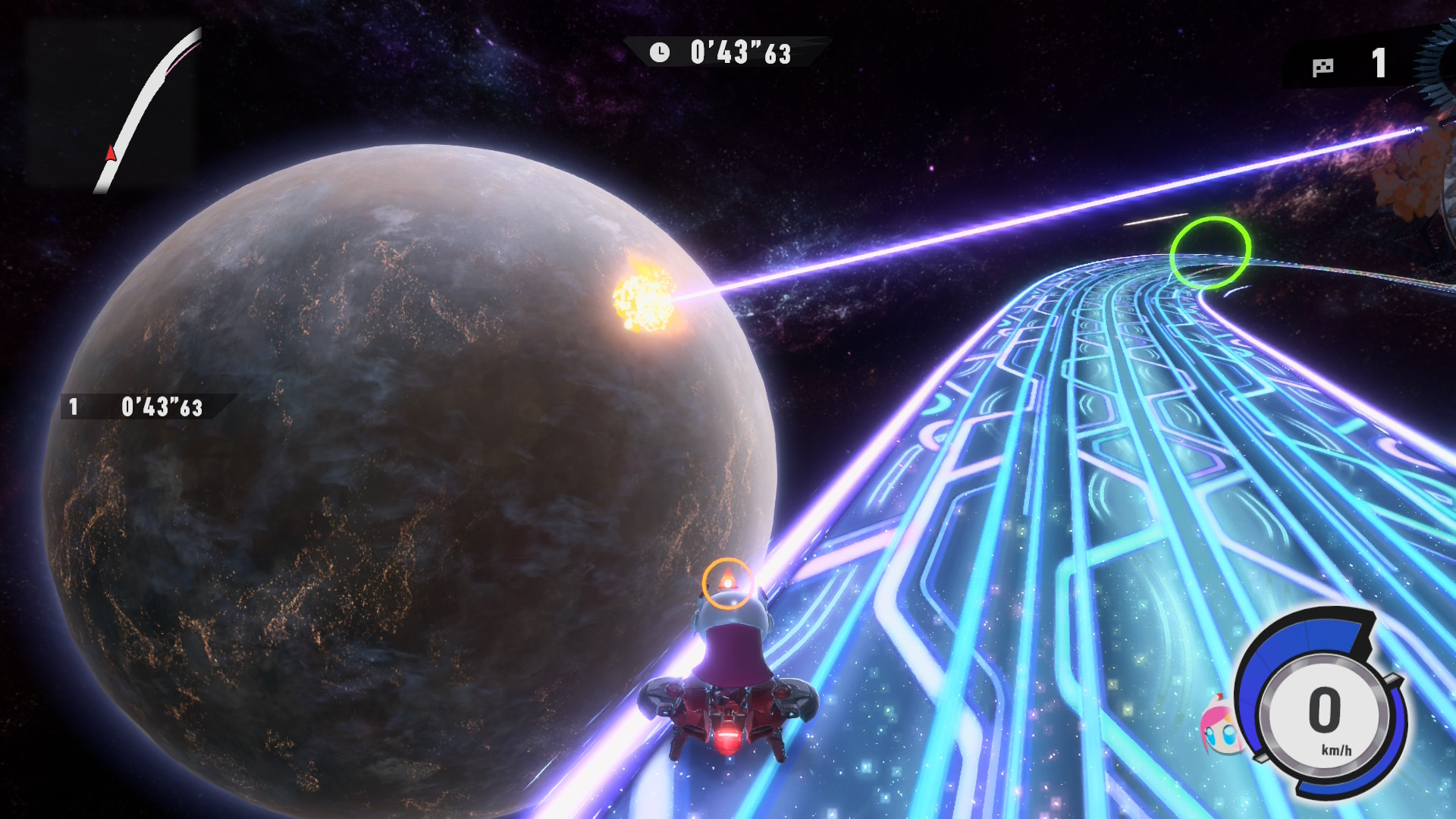Select the pink robot character icon
The width and height of the screenshot is (1456, 819).
pyautogui.click(x=1220, y=726)
